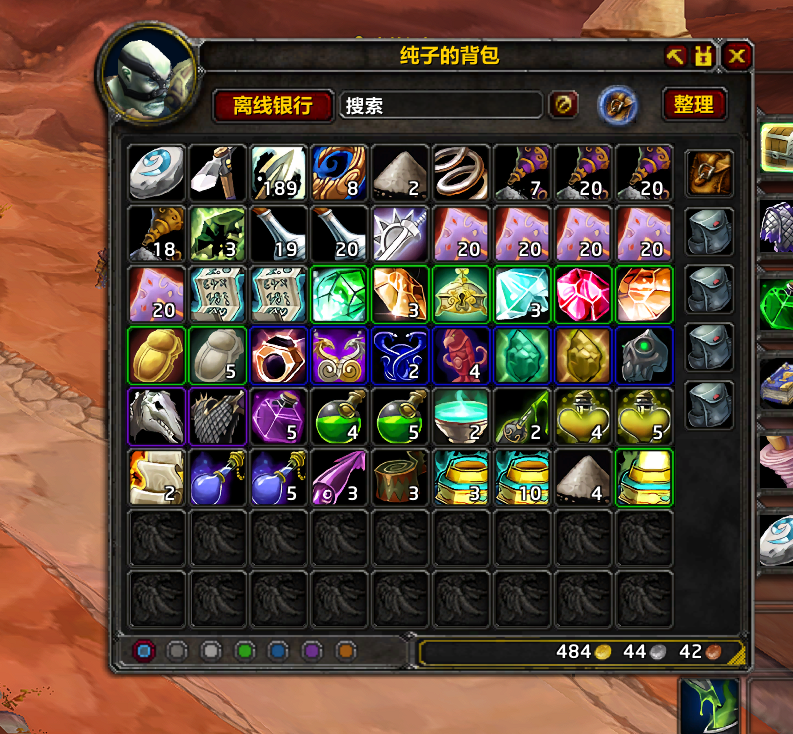Toggle the orange quality filter dot

coord(346,651)
